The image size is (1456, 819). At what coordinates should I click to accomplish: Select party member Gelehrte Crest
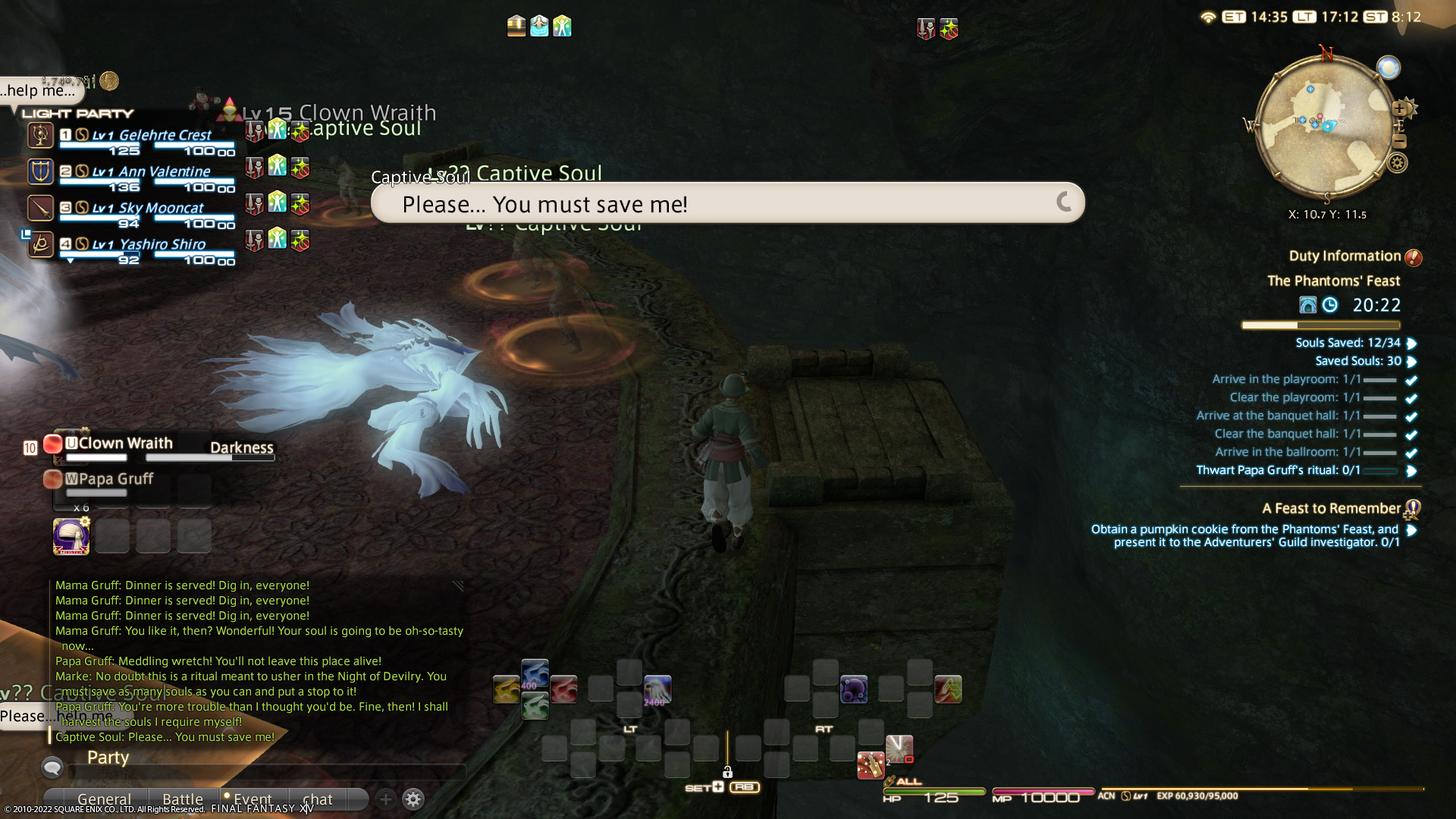point(165,135)
